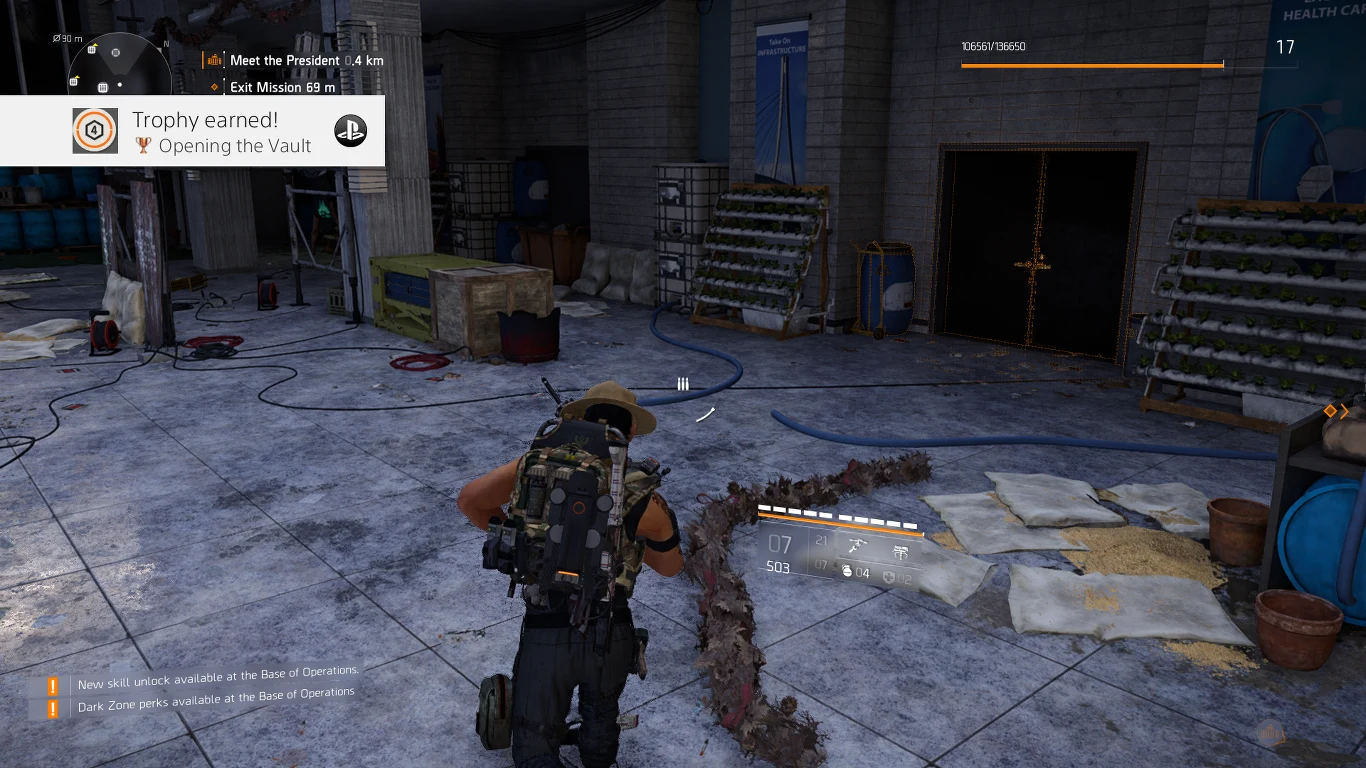The height and width of the screenshot is (768, 1366).
Task: Select the drone skill icon
Action: point(858,545)
